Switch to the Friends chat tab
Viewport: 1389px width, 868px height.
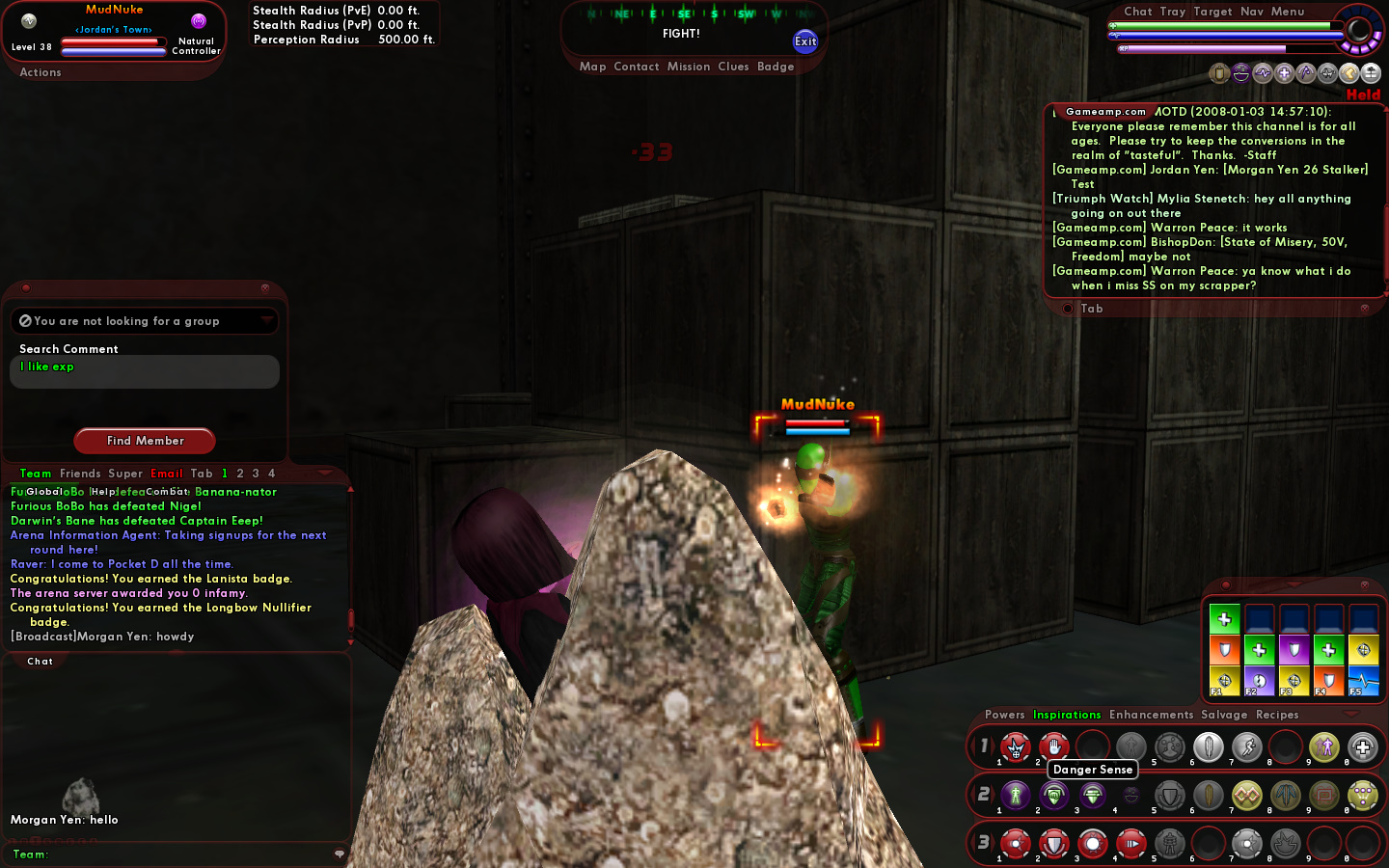coord(80,474)
